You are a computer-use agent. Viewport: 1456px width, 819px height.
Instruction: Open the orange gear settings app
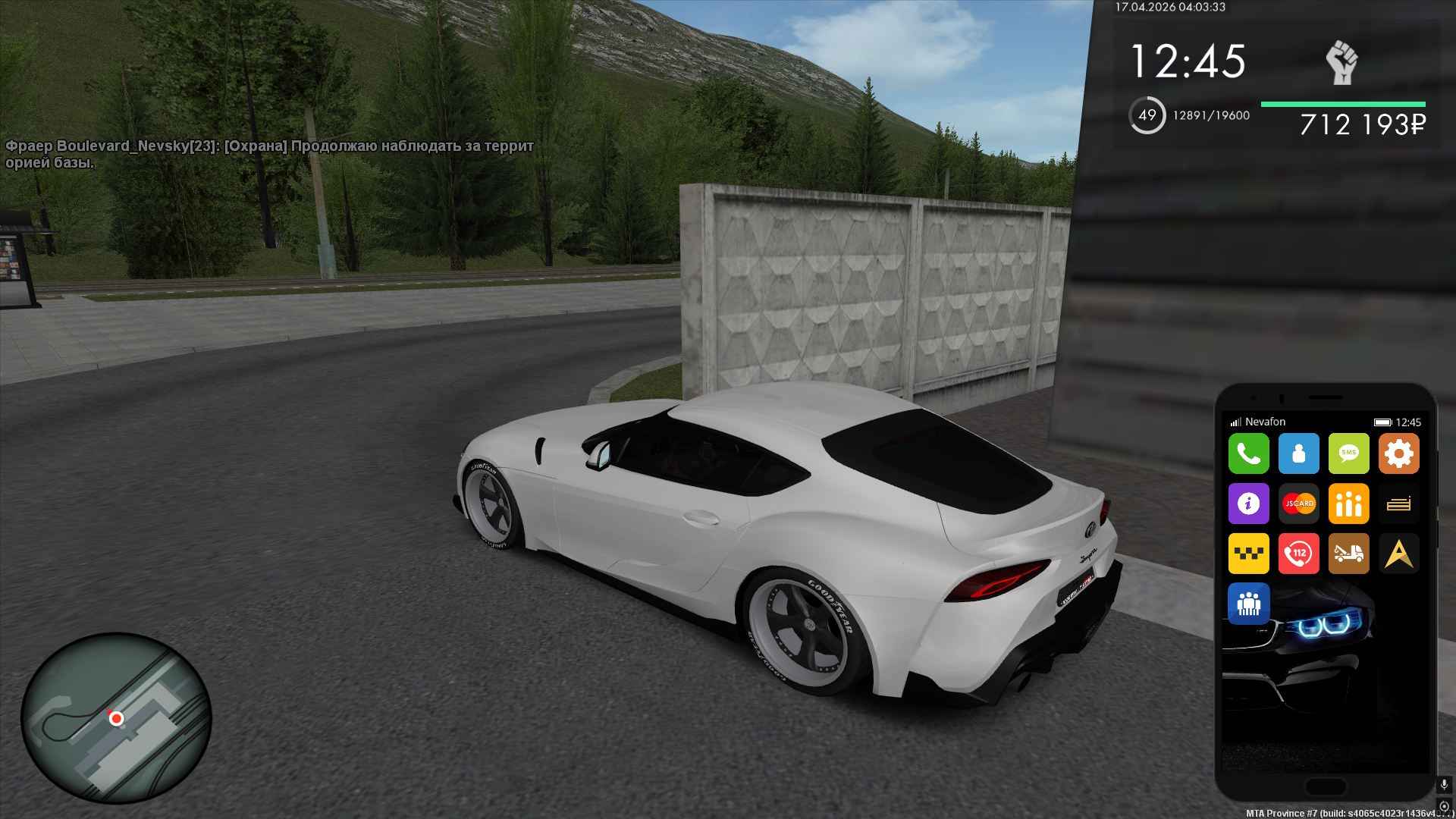[1398, 453]
